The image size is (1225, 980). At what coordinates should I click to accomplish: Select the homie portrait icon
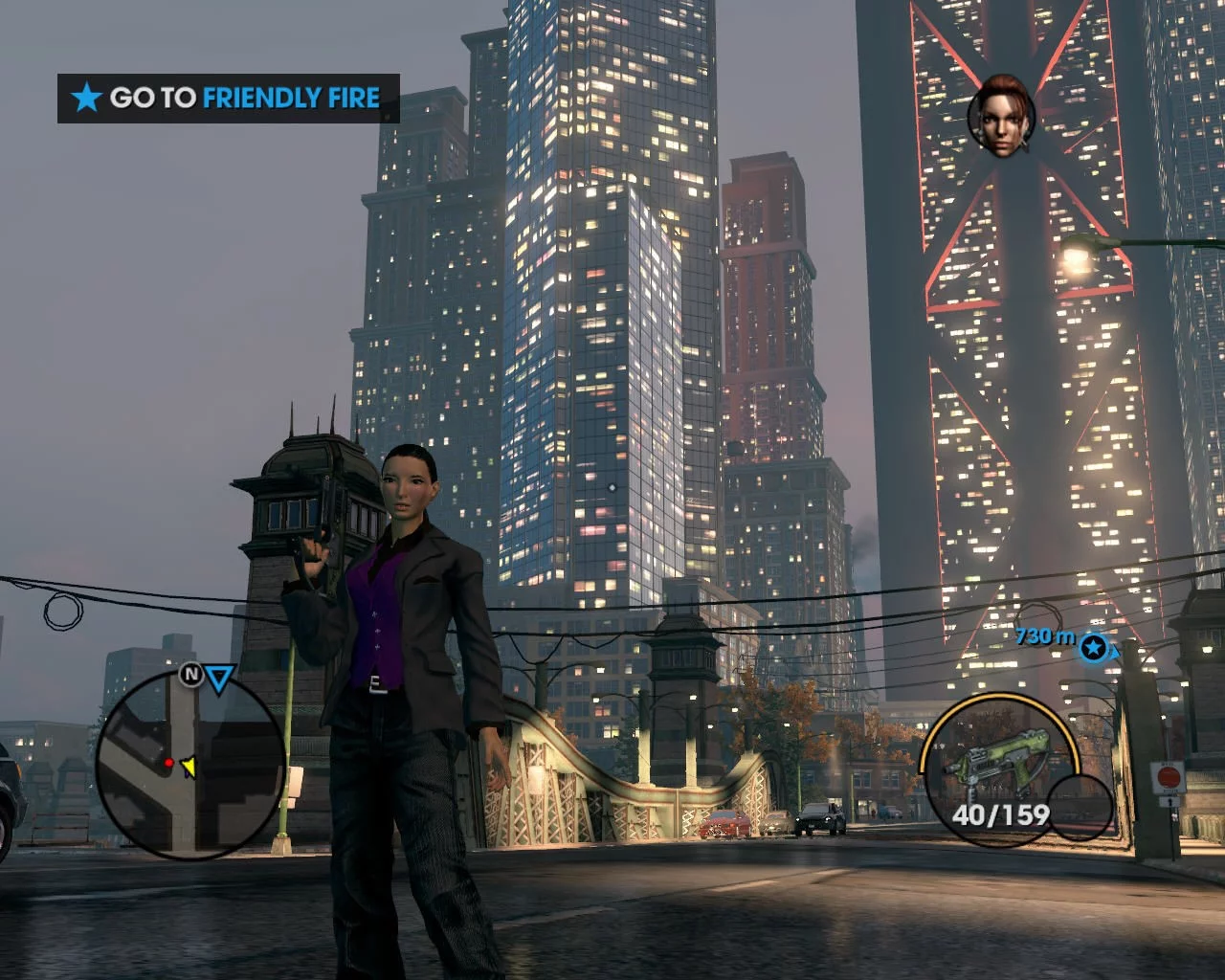coord(1001,117)
